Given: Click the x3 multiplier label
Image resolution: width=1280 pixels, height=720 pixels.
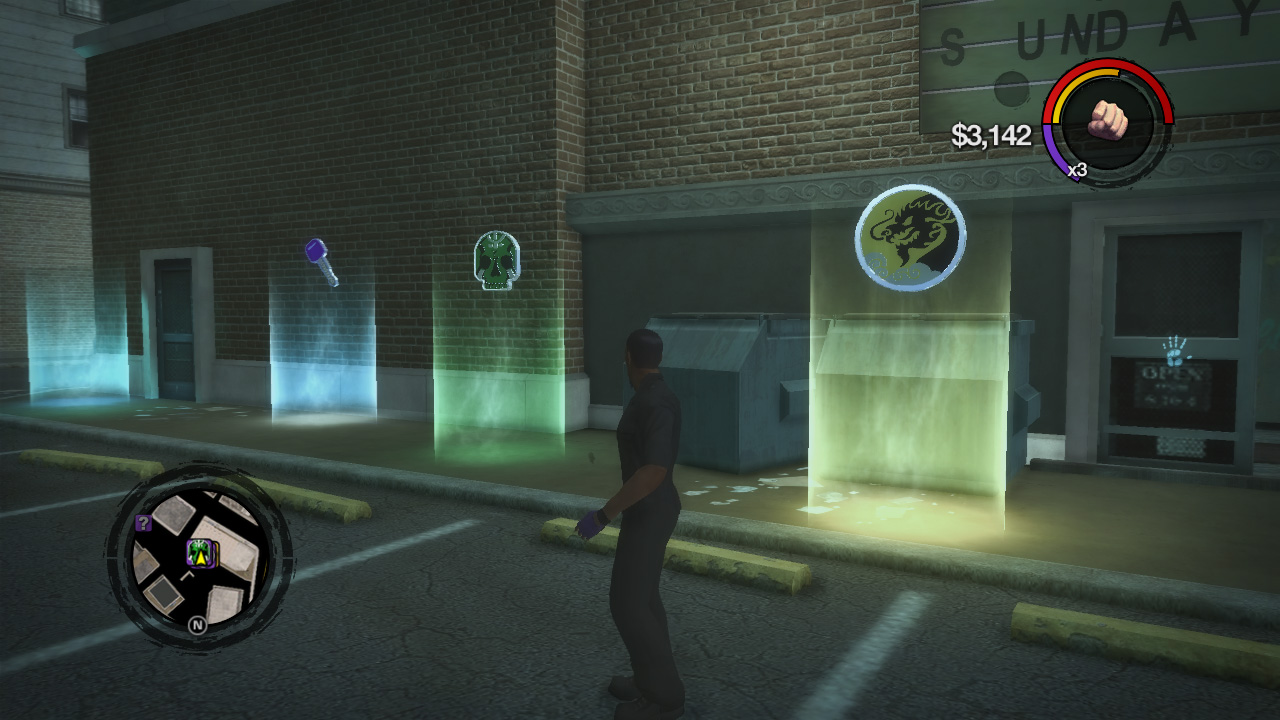Looking at the screenshot, I should (x=1077, y=169).
